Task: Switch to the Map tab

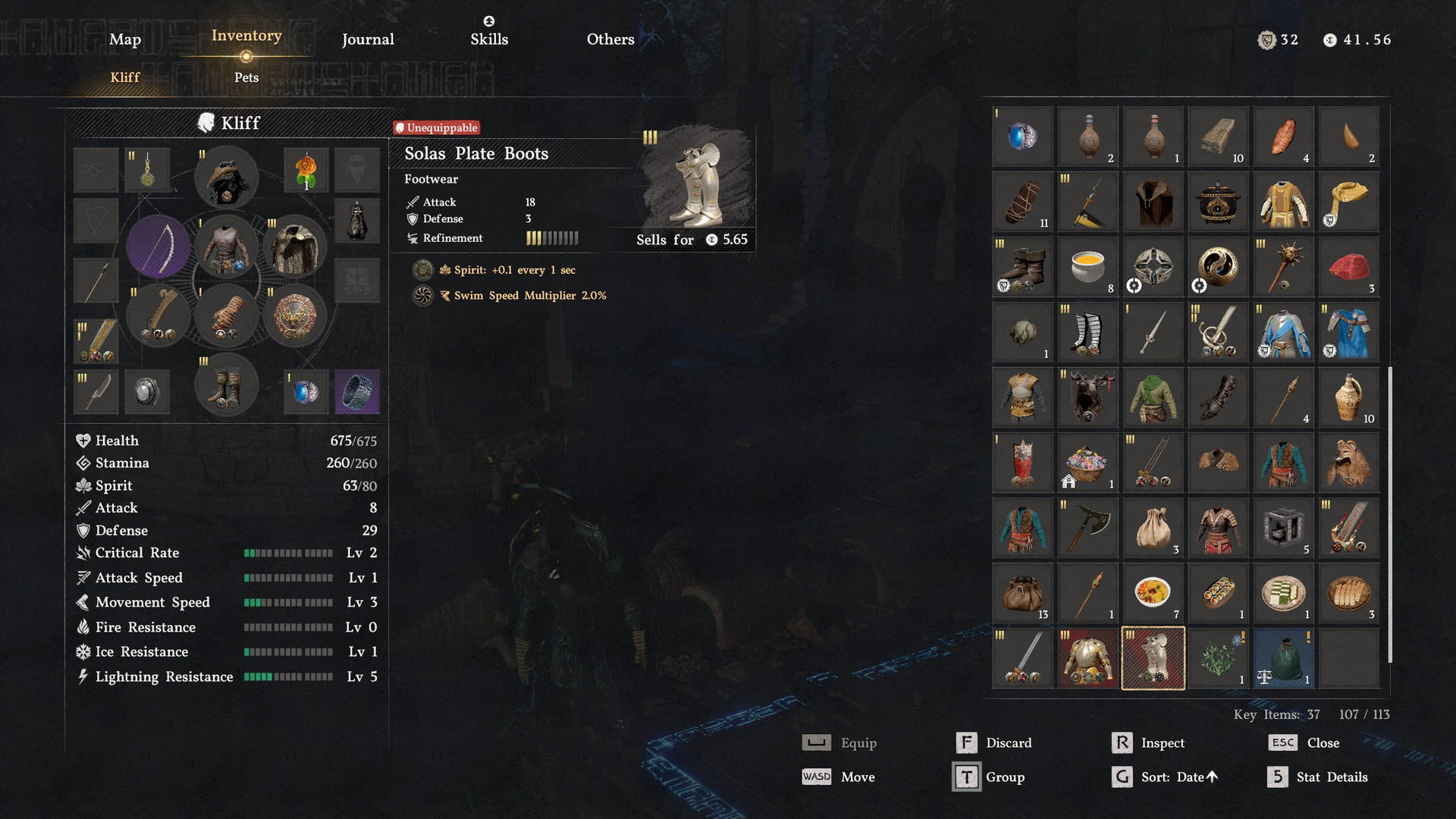Action: pyautogui.click(x=125, y=39)
